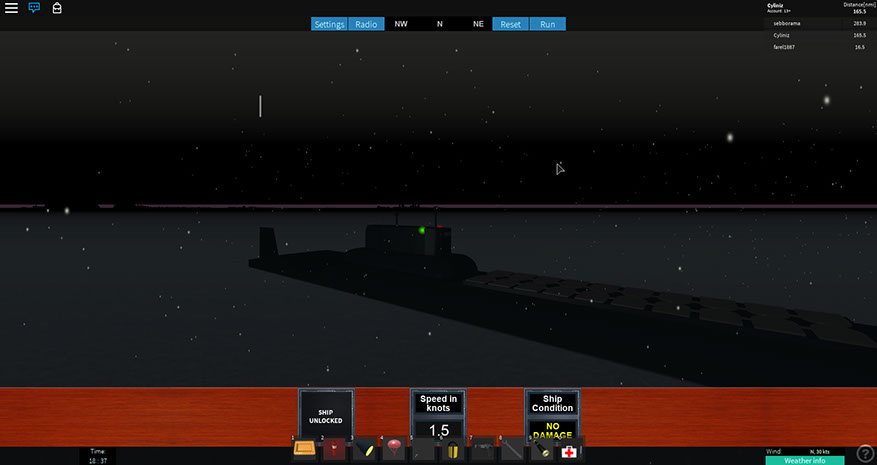Open the Settings menu
This screenshot has width=877, height=465.
(329, 24)
